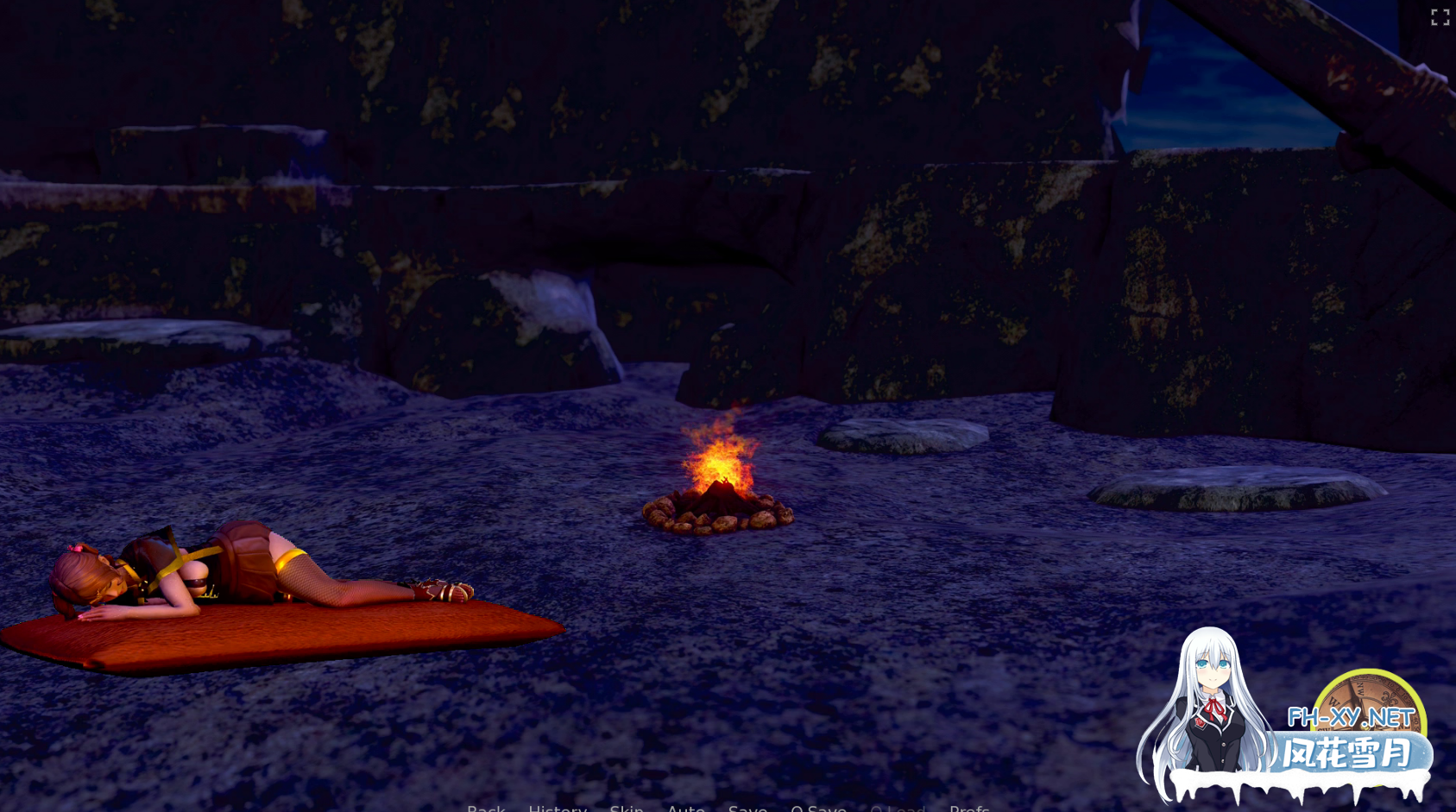
Task: Open the Prefs menu
Action: click(969, 808)
